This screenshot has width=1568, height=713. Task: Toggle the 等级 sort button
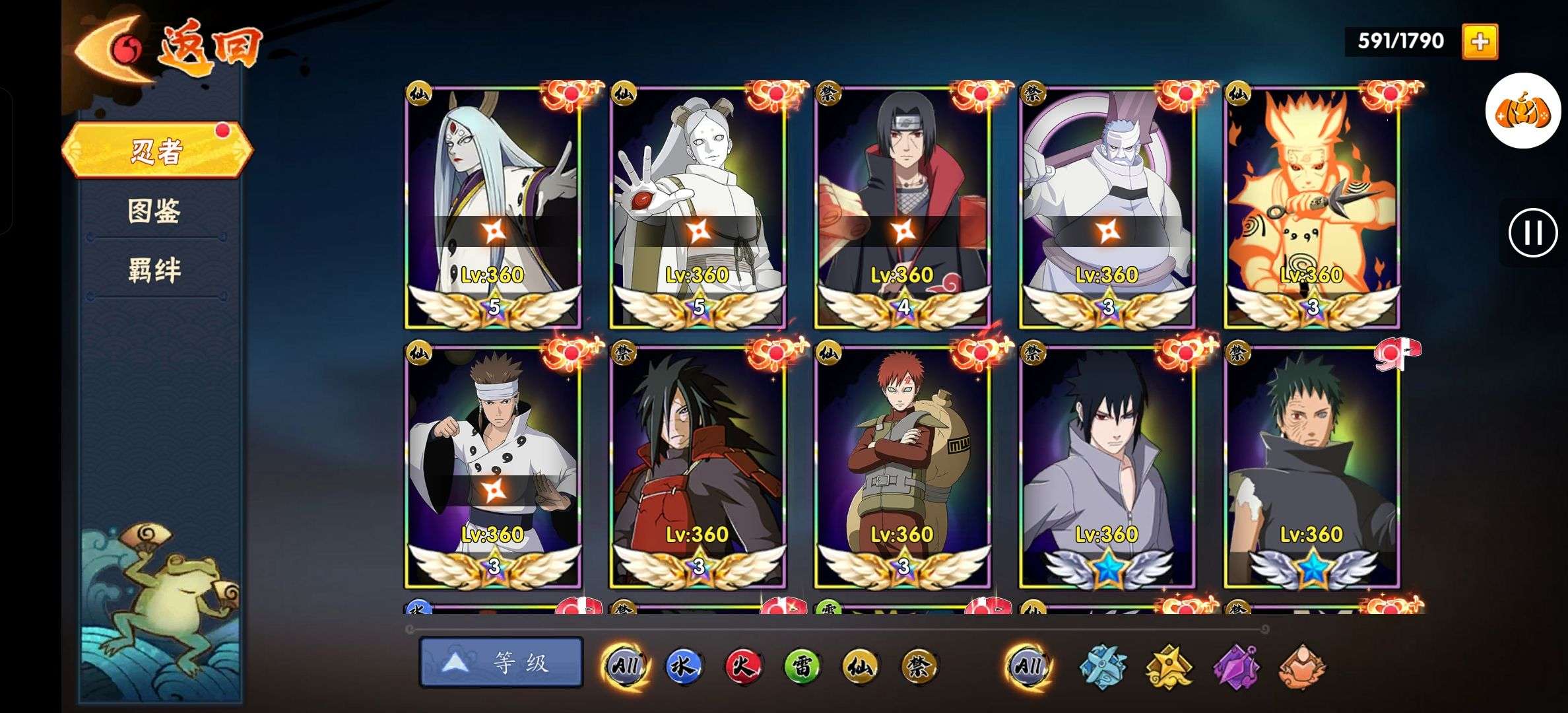502,662
